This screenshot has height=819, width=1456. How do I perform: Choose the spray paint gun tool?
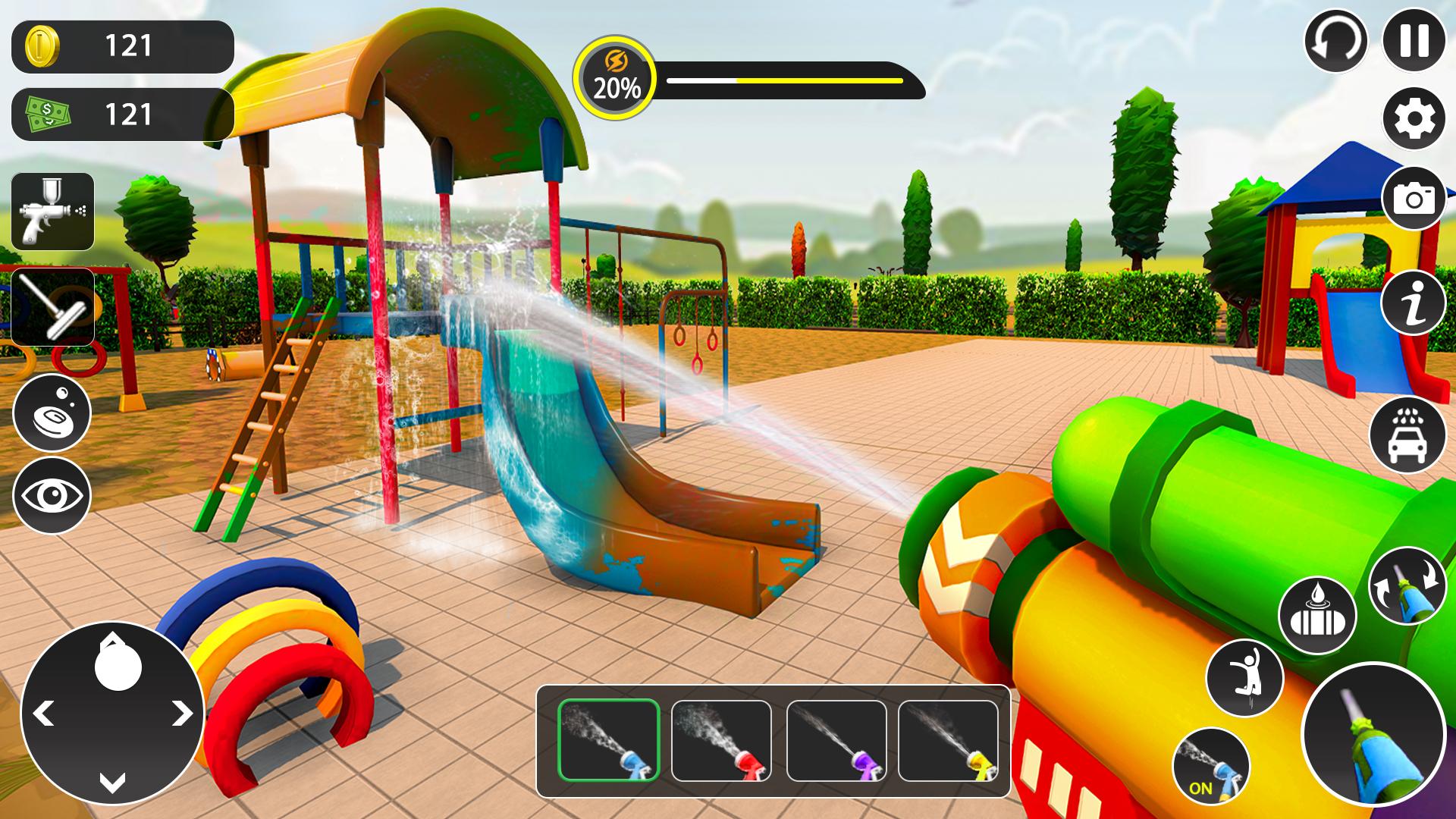(53, 212)
